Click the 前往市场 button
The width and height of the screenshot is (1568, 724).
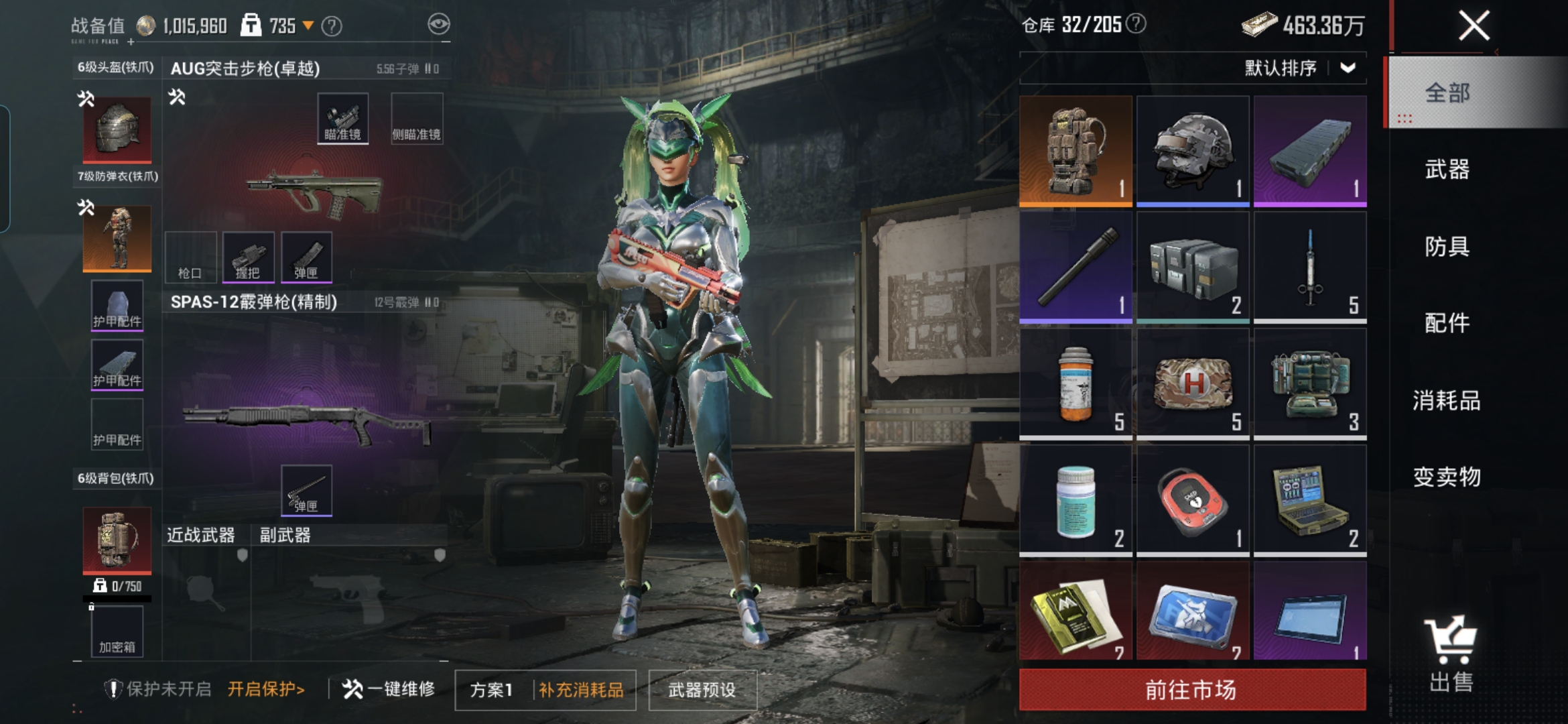tap(1191, 689)
